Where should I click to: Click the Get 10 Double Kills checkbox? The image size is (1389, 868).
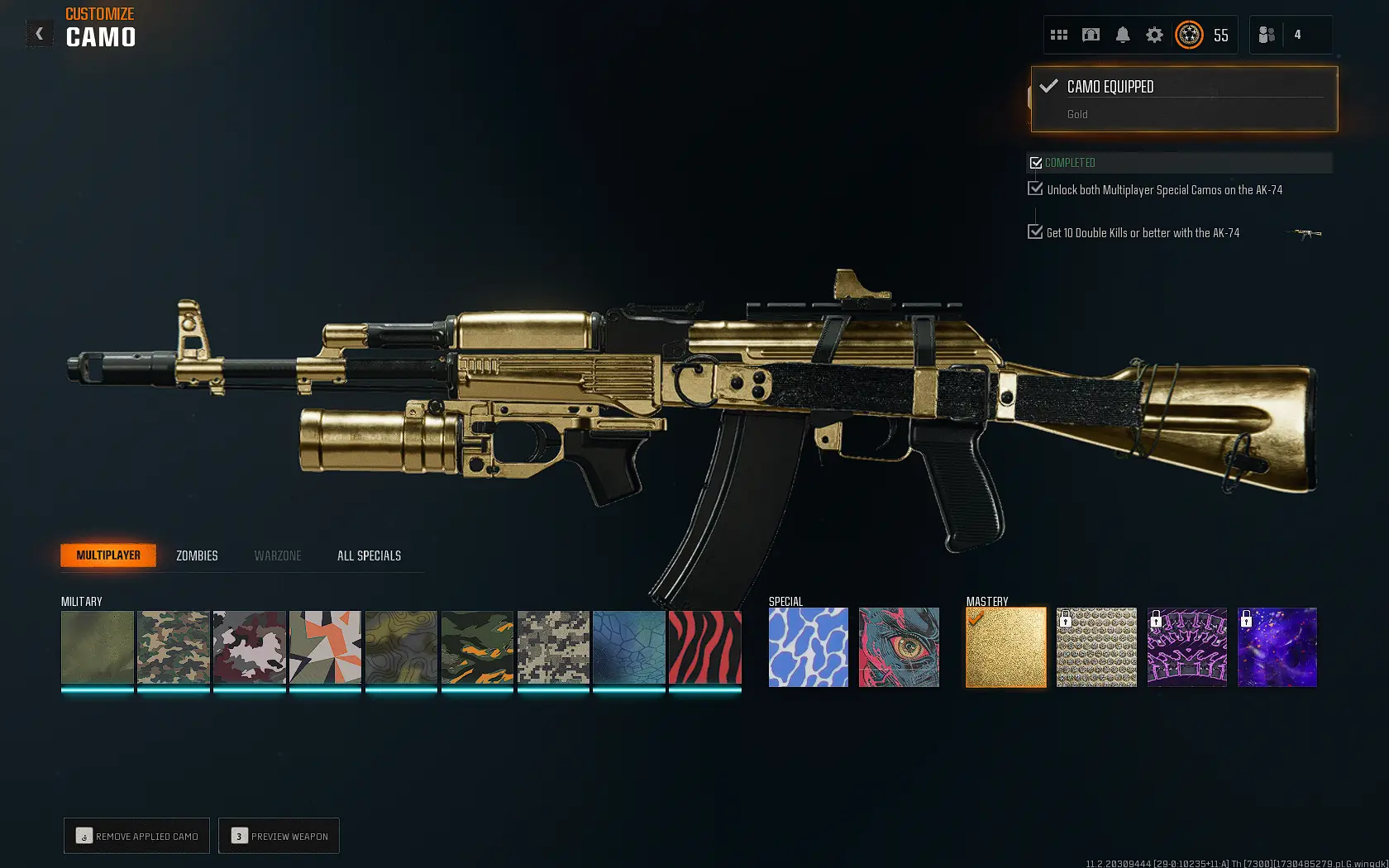[x=1035, y=231]
